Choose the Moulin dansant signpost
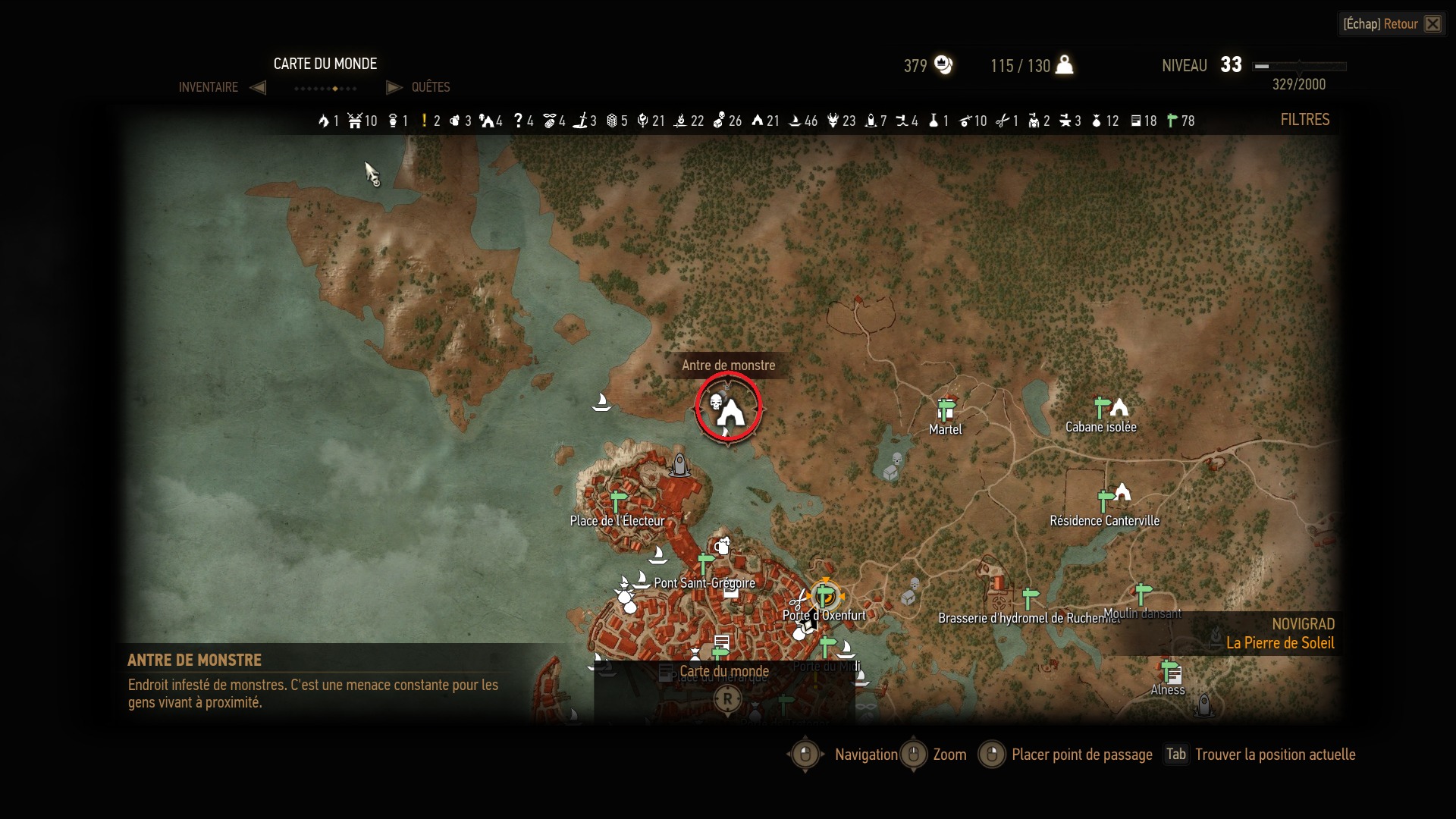This screenshot has width=1456, height=819. point(1142,594)
